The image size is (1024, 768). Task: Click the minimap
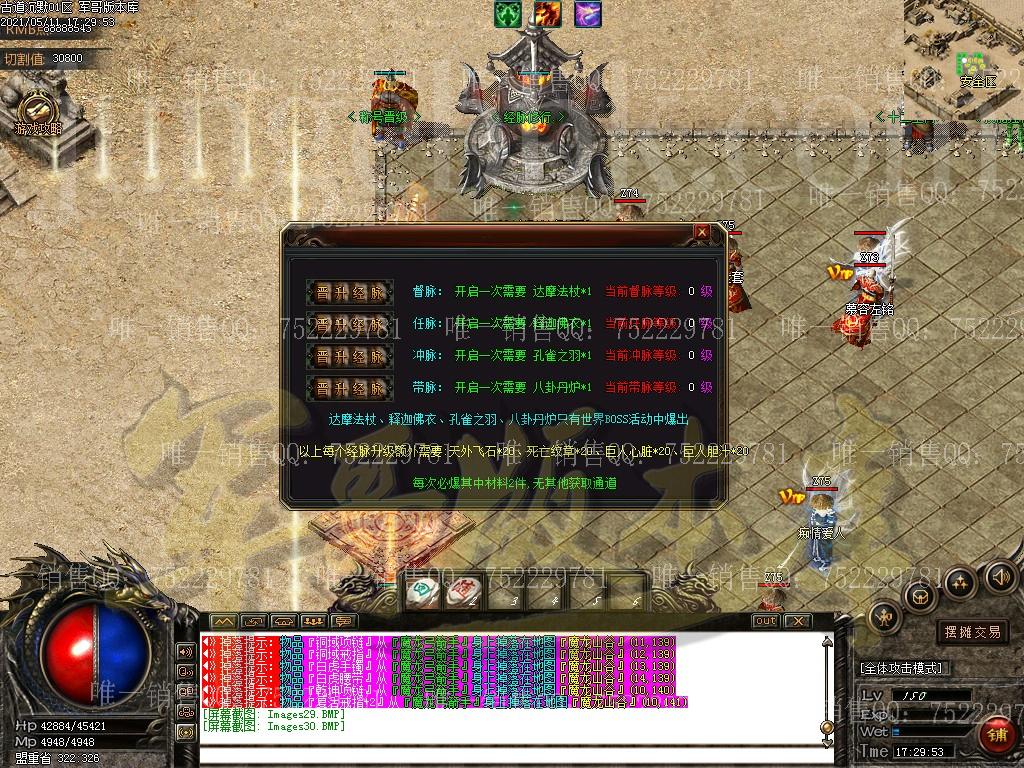(964, 58)
